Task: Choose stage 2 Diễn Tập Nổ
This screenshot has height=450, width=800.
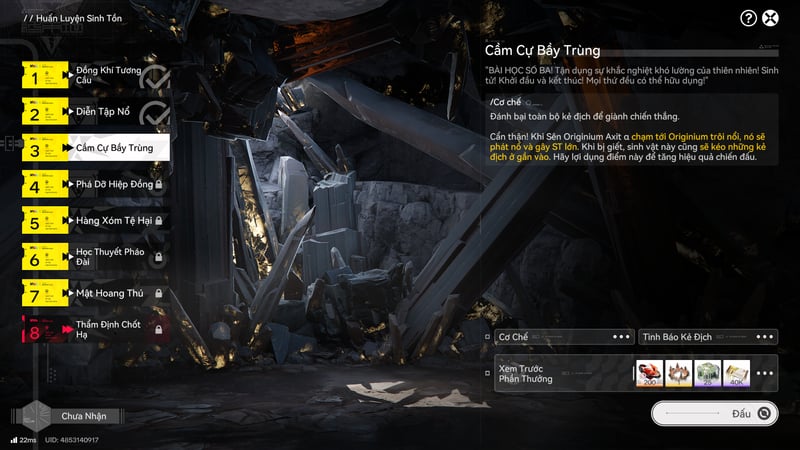Action: pyautogui.click(x=95, y=113)
